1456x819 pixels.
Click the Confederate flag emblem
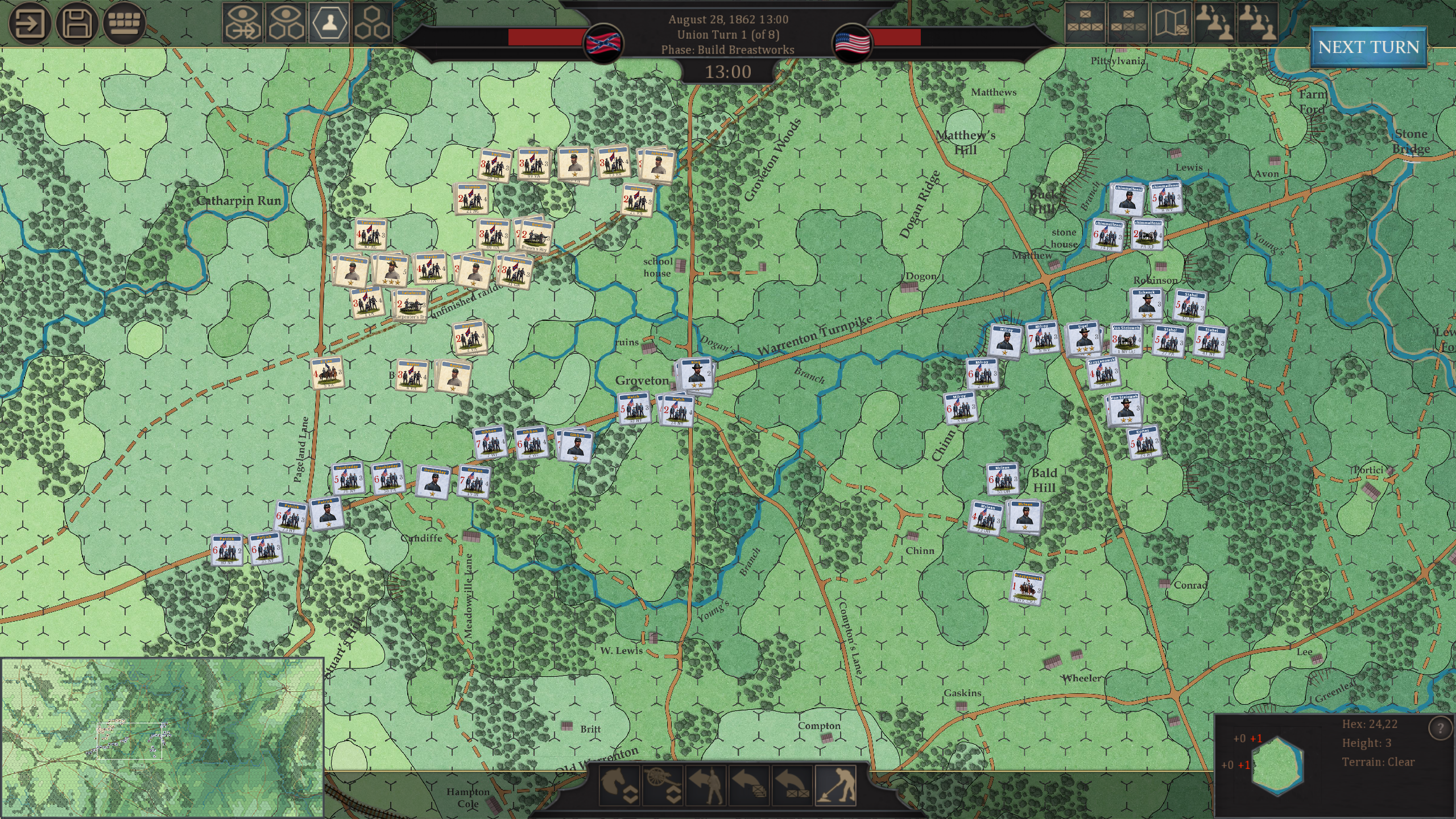point(603,43)
